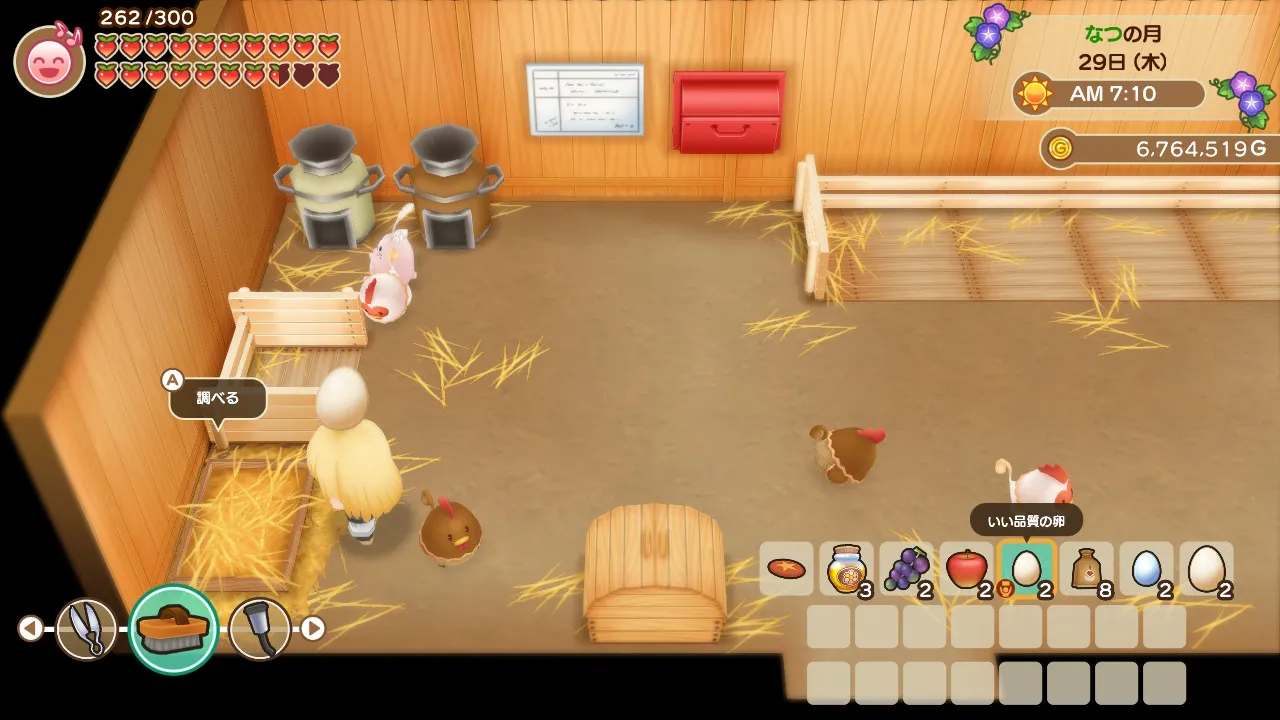The height and width of the screenshot is (720, 1280).
Task: Select the red apple slot
Action: 966,569
